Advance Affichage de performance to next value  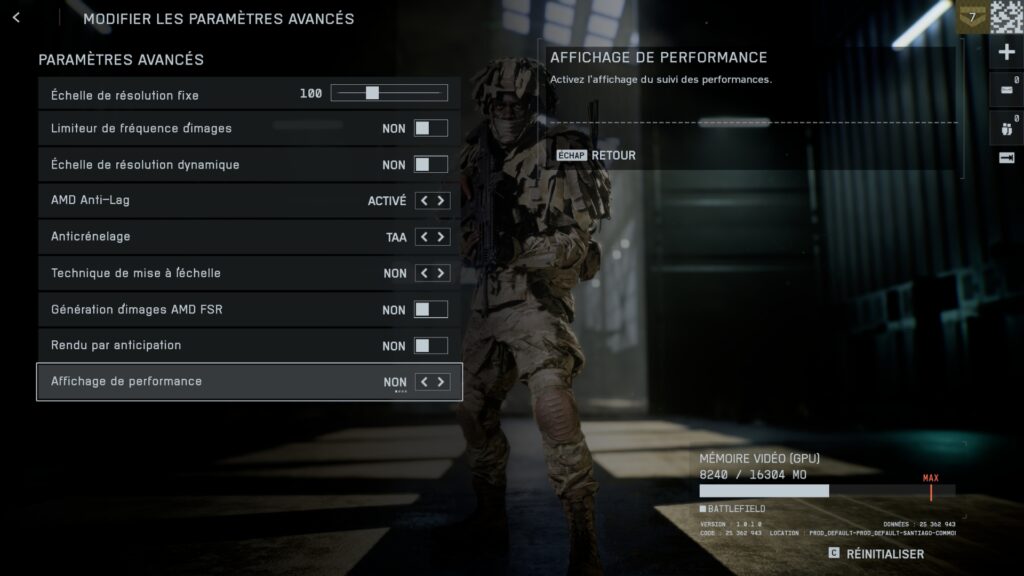click(440, 382)
